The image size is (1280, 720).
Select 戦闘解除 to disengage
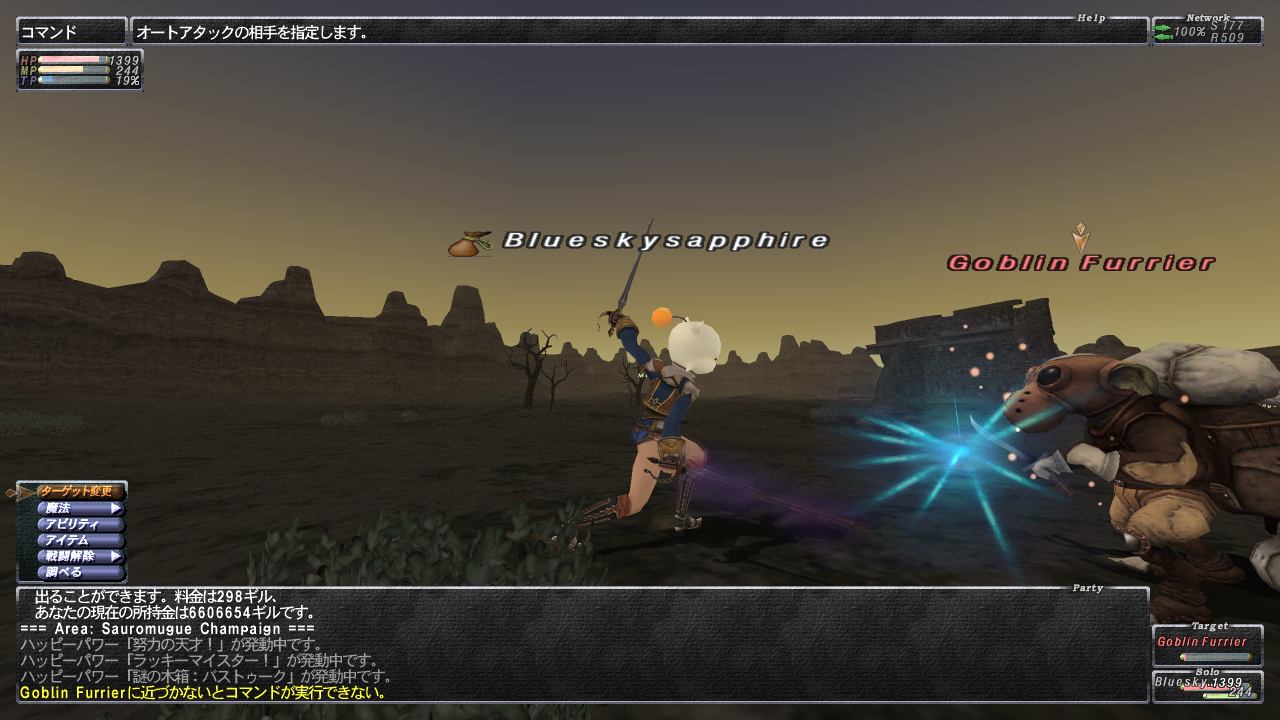(x=79, y=556)
